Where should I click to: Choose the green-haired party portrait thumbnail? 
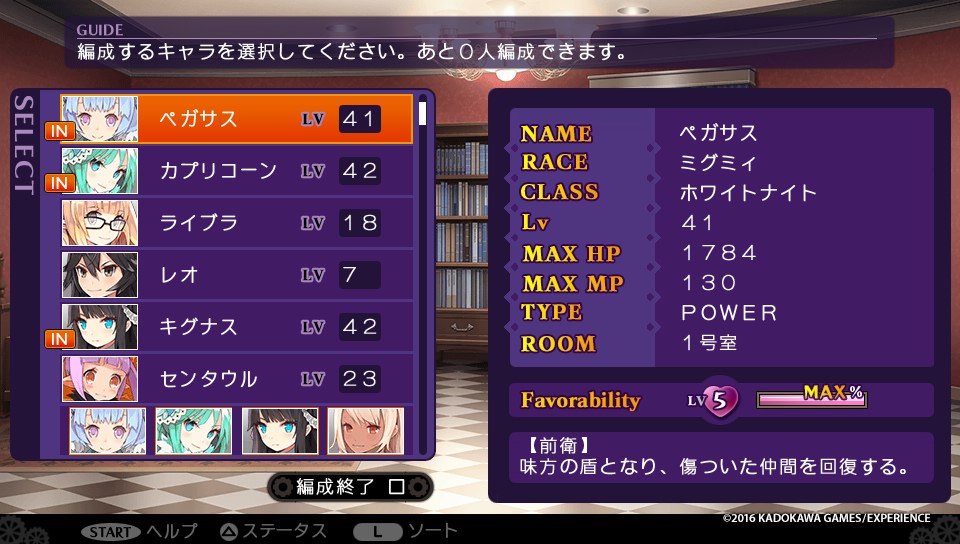(x=194, y=431)
